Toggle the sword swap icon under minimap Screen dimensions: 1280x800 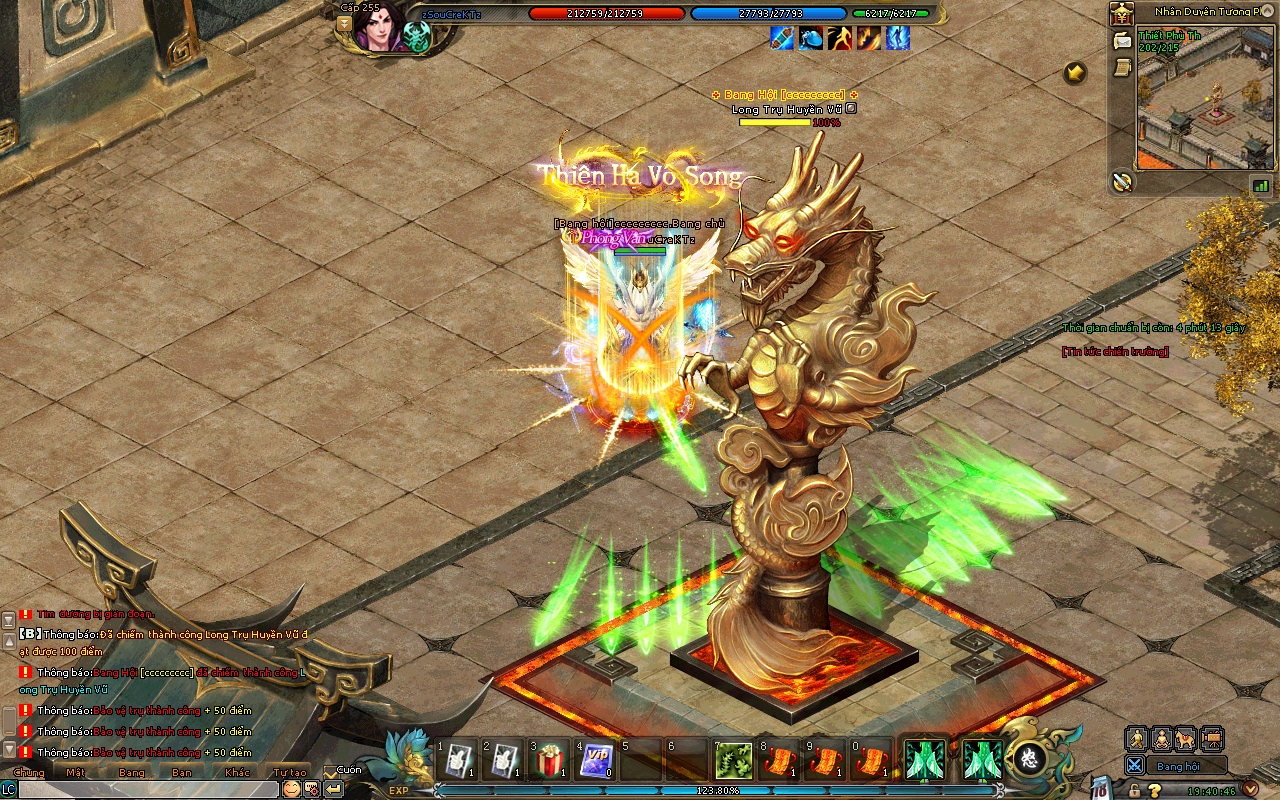click(x=1122, y=182)
